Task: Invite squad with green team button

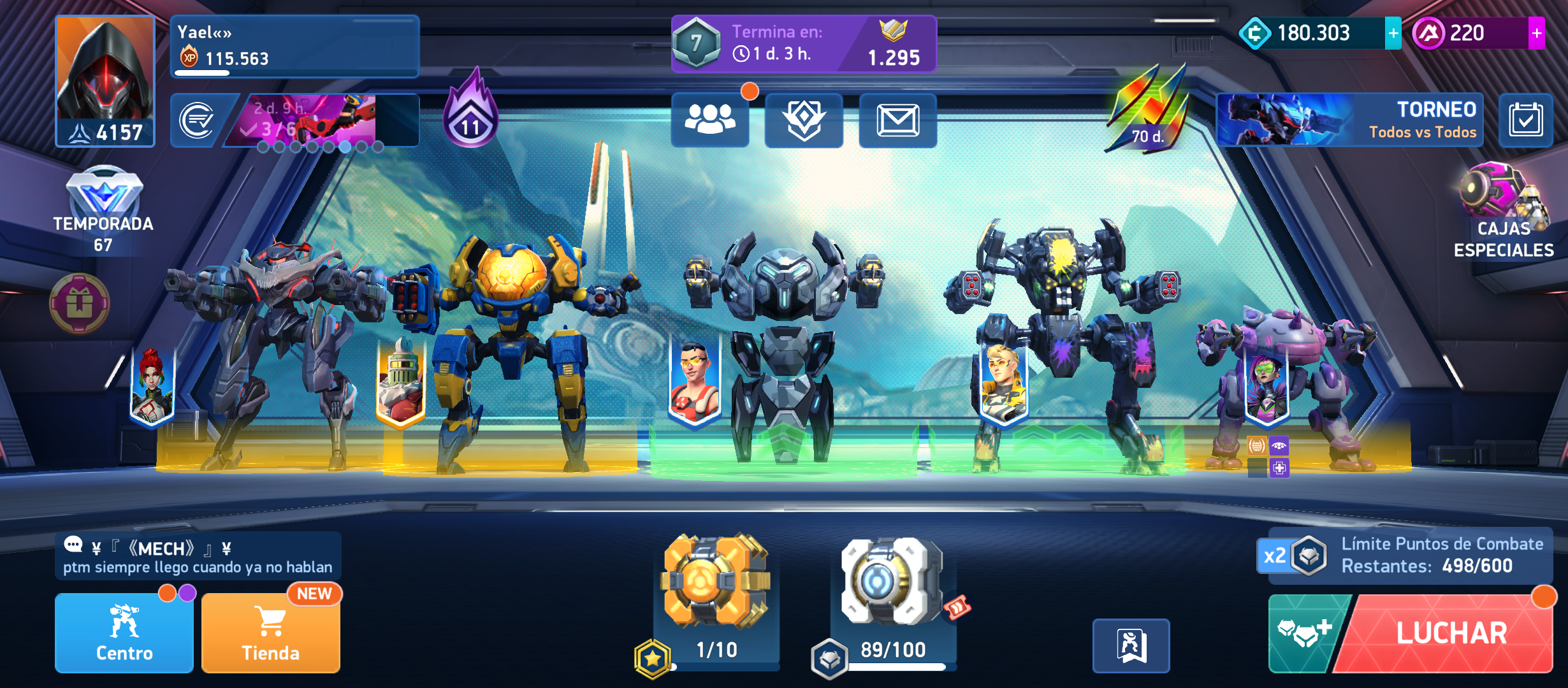Action: coord(1303,633)
